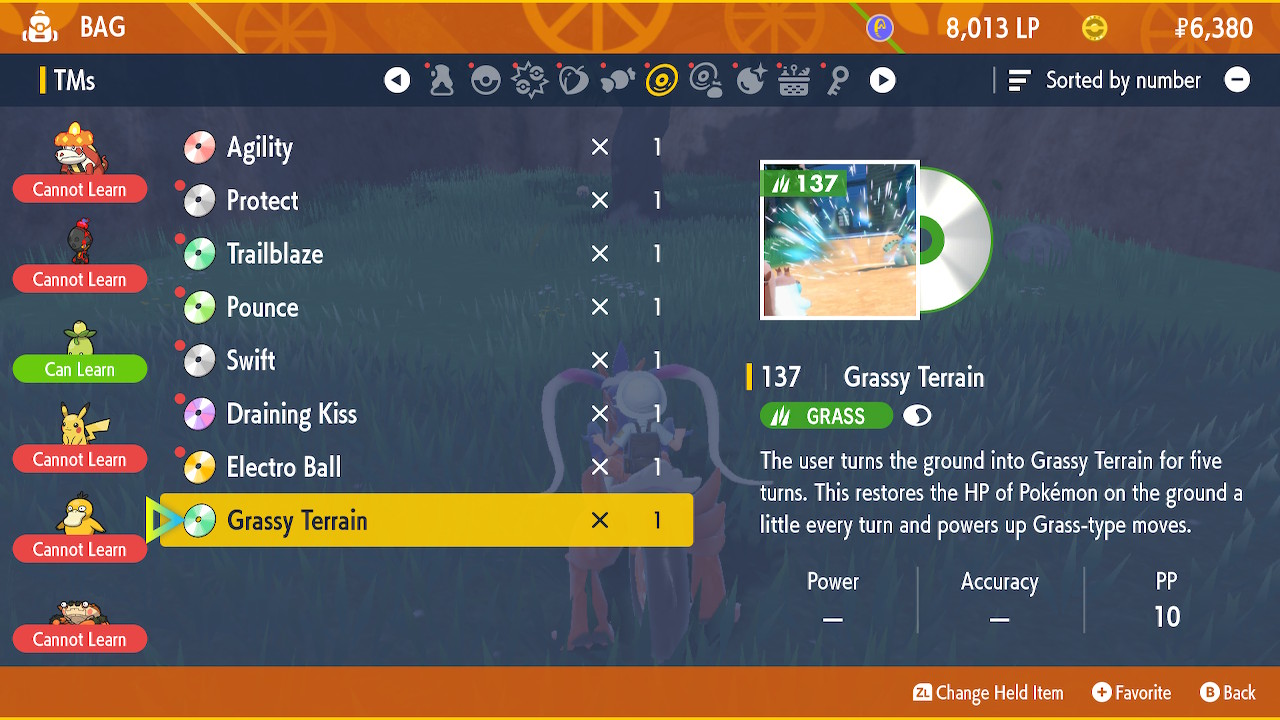This screenshot has height=720, width=1280.
Task: Open the Poké Balls pocket
Action: coord(485,79)
